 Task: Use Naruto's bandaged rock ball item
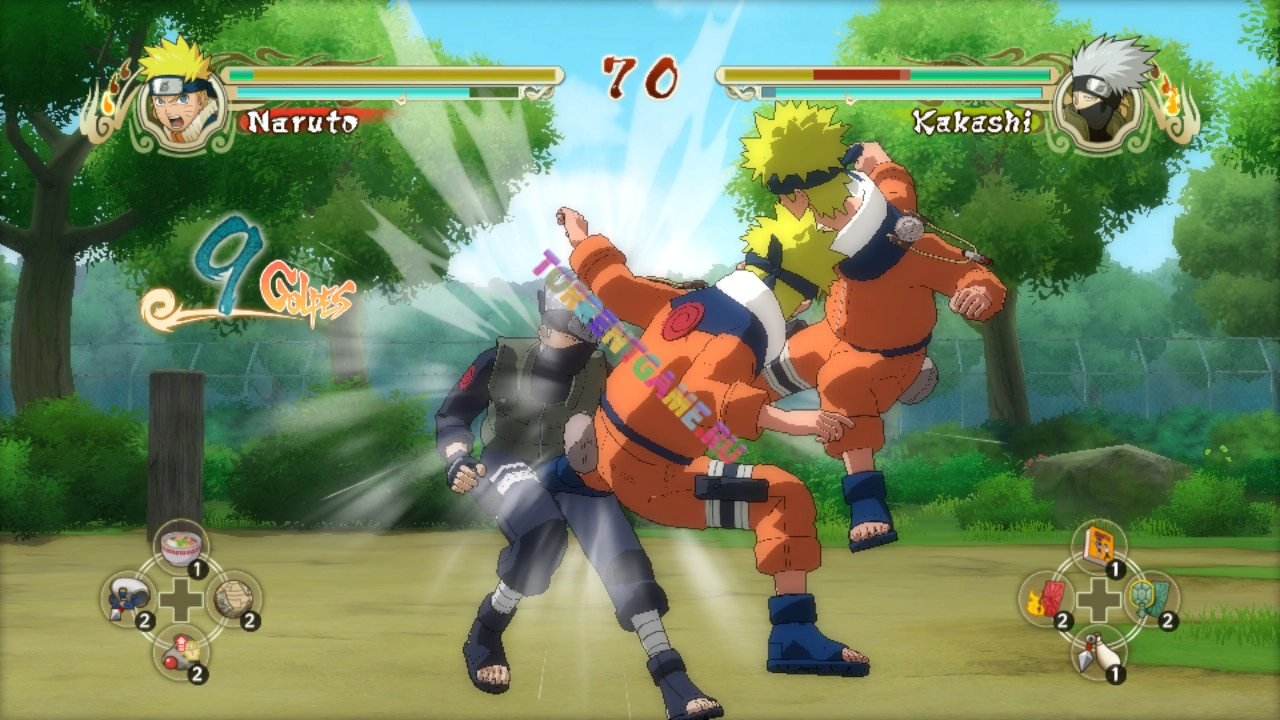click(234, 599)
